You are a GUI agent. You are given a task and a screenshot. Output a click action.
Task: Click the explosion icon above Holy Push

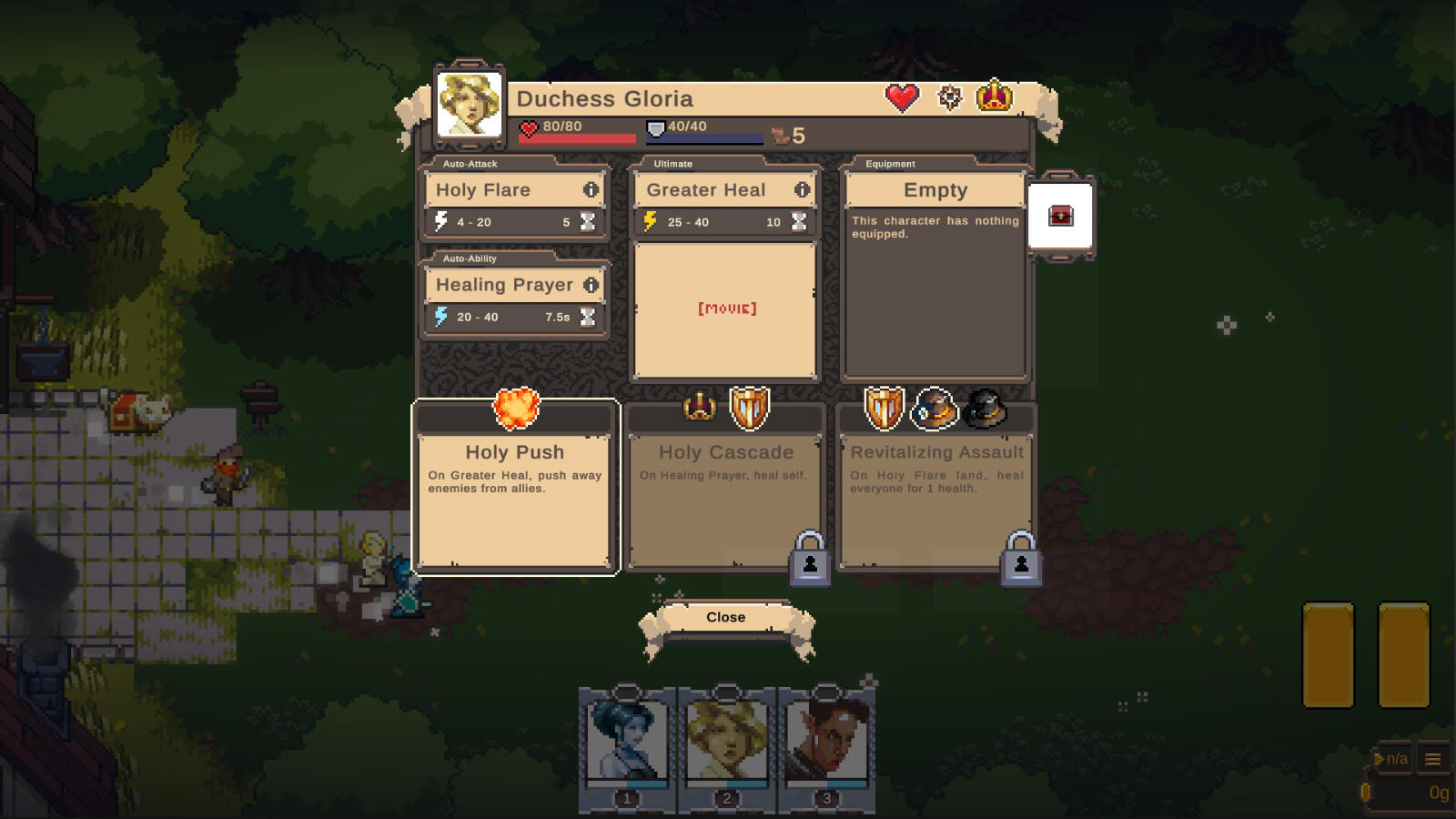(x=515, y=409)
